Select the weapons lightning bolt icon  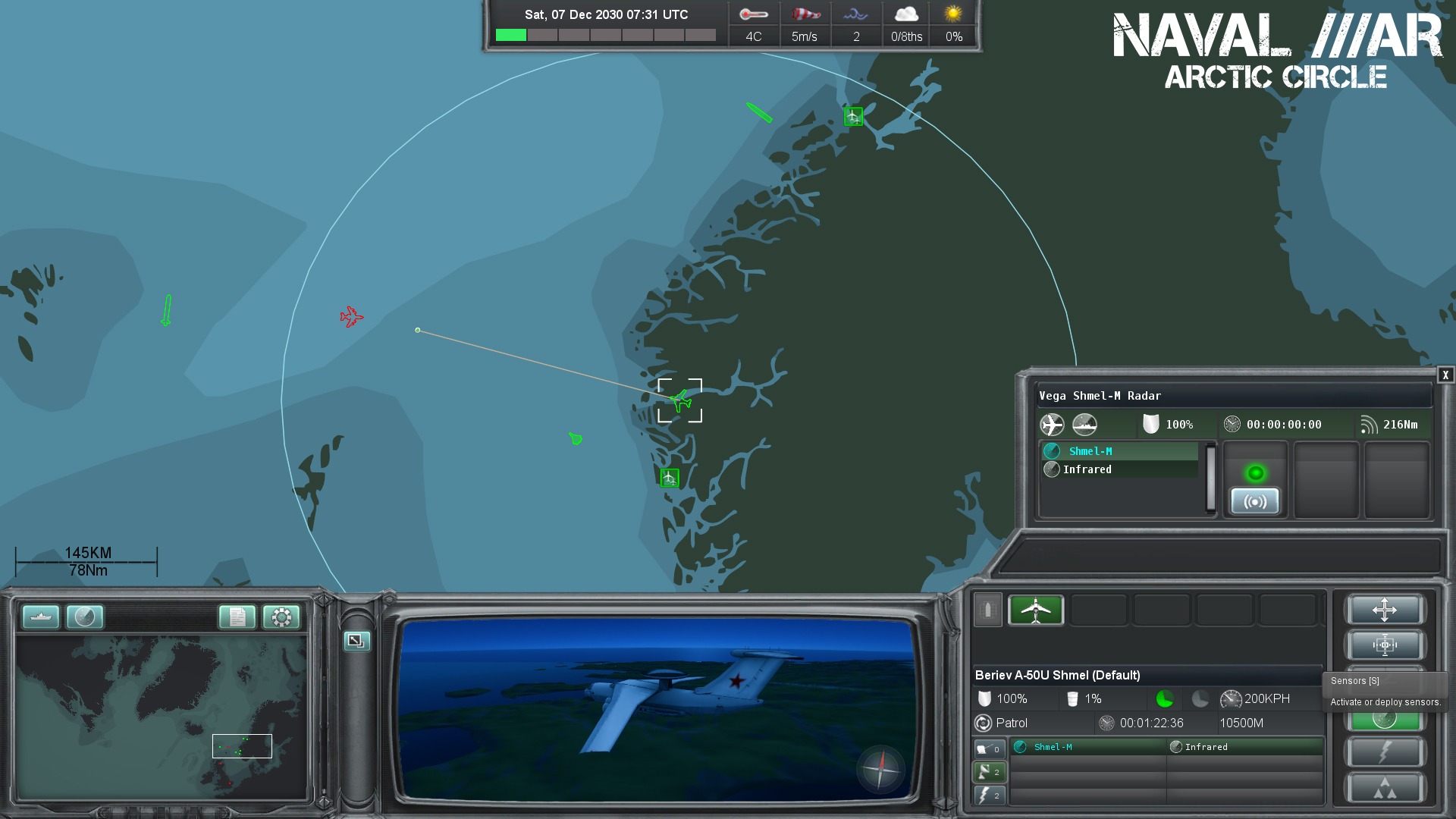(1385, 752)
